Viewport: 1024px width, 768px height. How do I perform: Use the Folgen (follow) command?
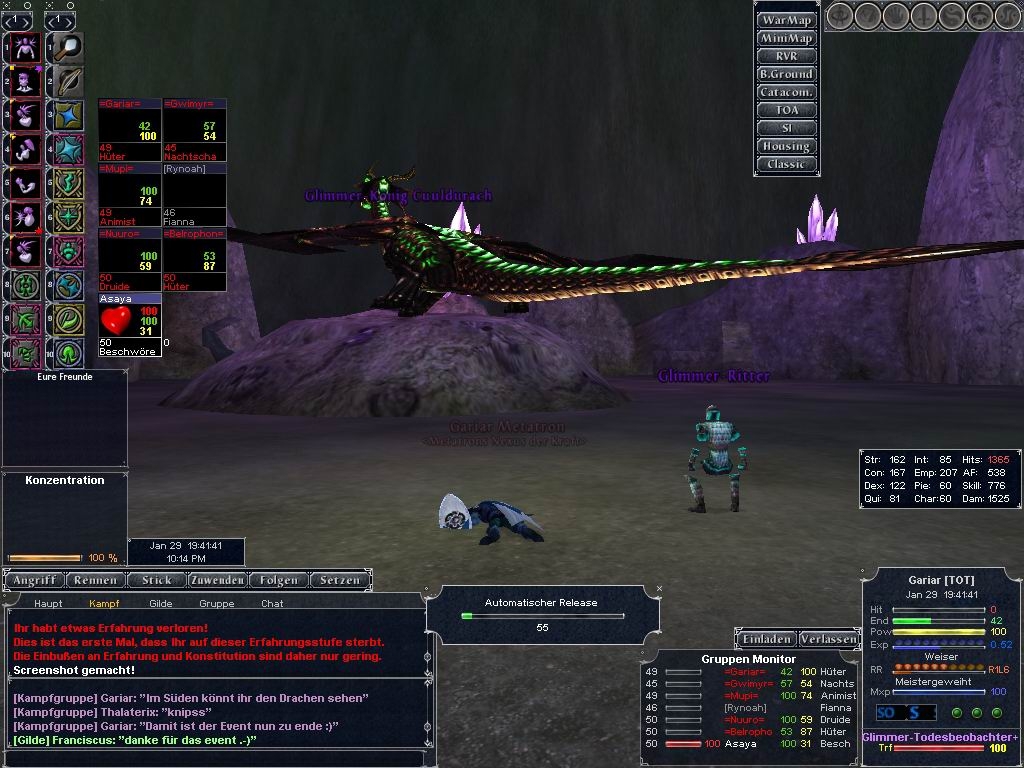(278, 580)
